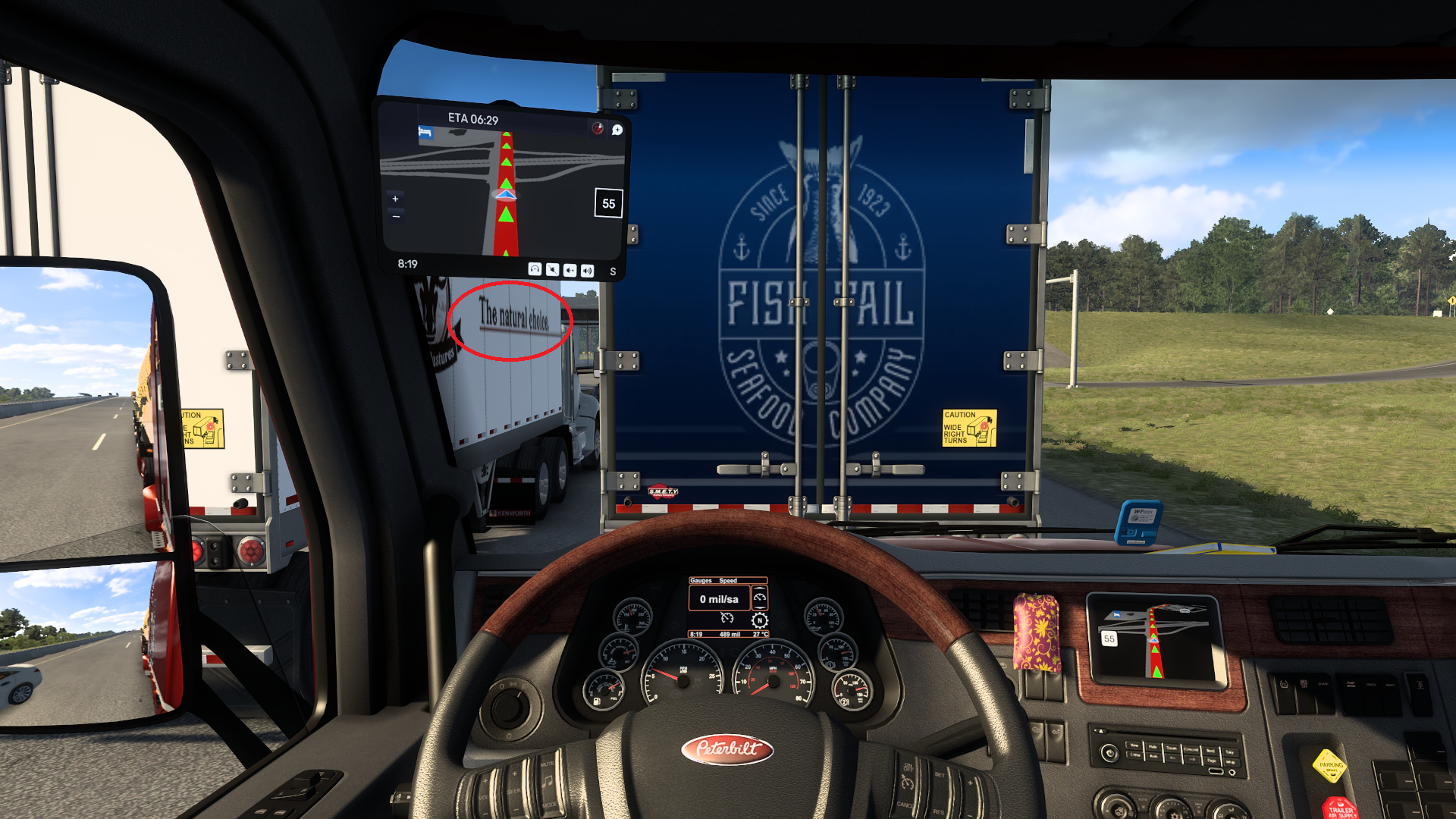The height and width of the screenshot is (819, 1456).
Task: Click the 55 speed limit sign on the GPS
Action: (x=607, y=202)
